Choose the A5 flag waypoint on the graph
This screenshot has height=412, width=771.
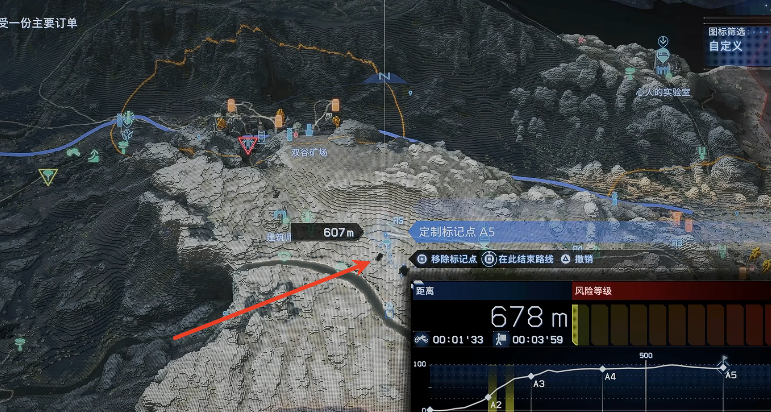point(726,366)
